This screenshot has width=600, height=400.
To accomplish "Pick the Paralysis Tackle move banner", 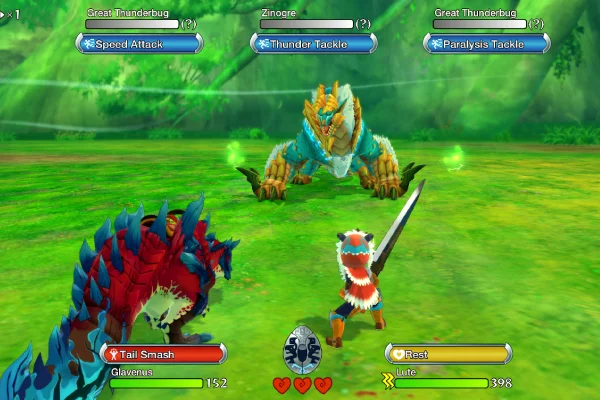I will (x=487, y=44).
